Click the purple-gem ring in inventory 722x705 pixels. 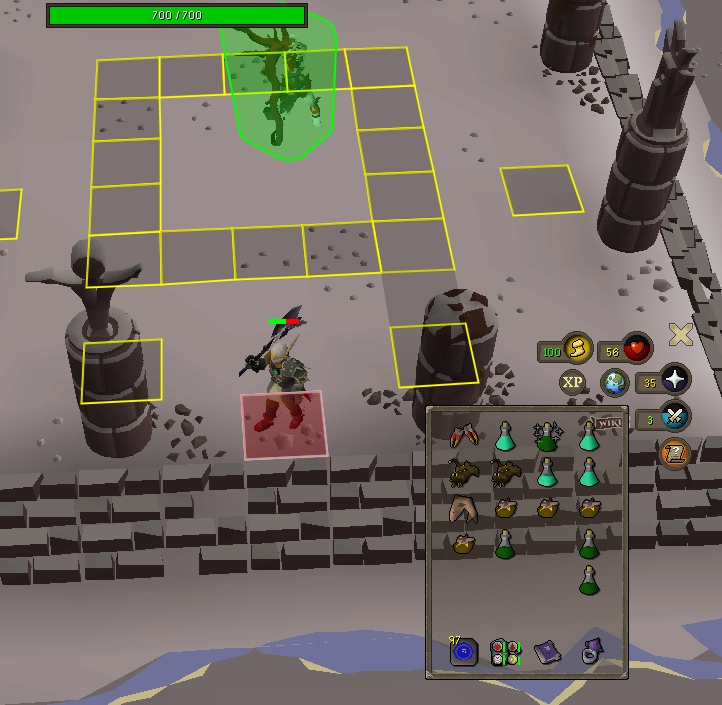click(x=589, y=652)
